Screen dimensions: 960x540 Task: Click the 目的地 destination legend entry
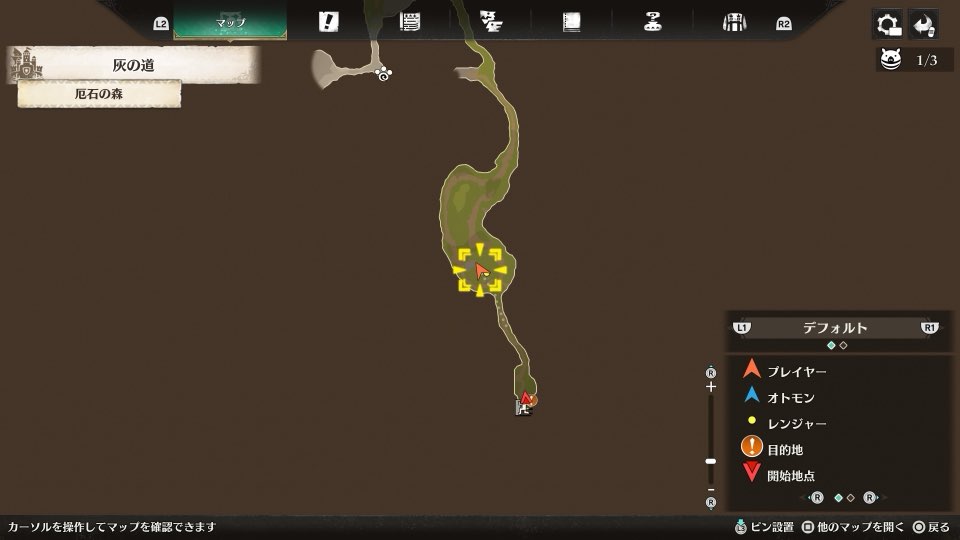(x=784, y=449)
